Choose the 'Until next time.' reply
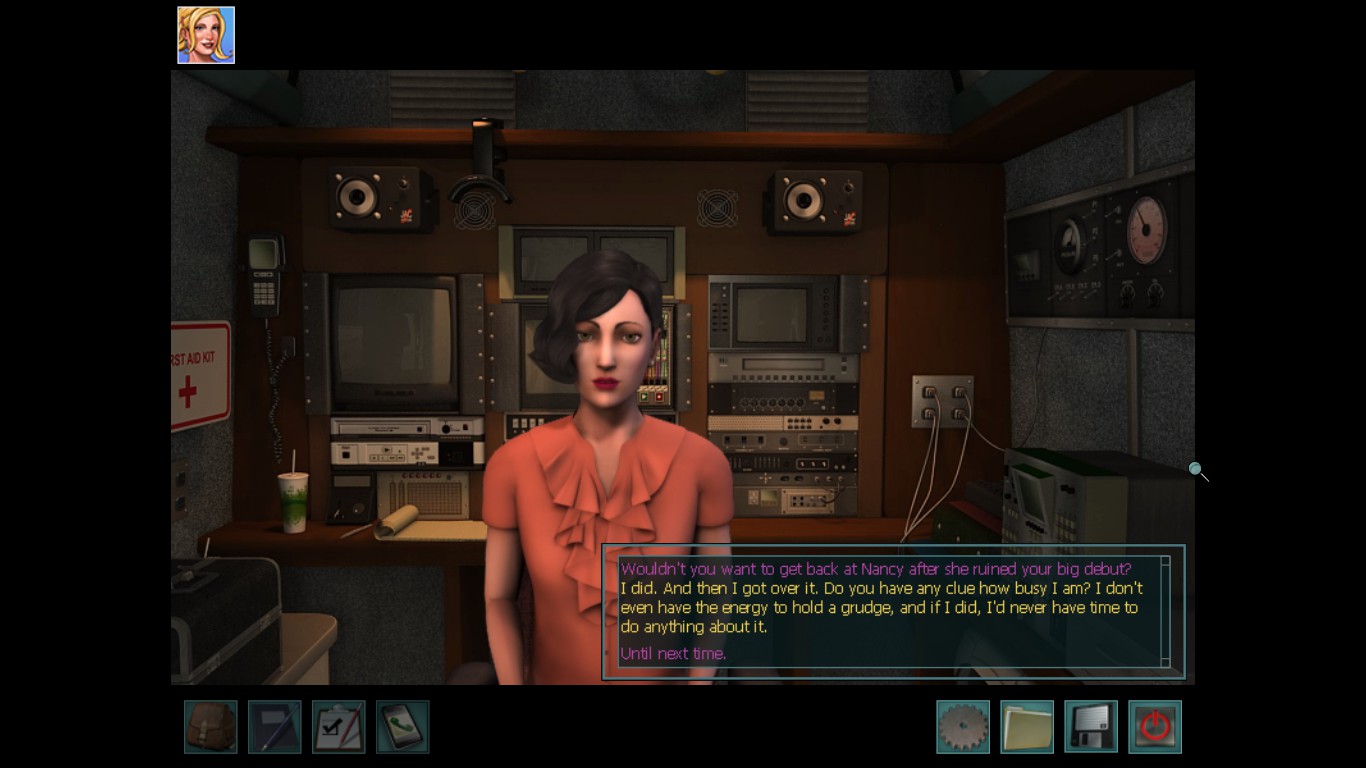1366x768 pixels. tap(673, 654)
